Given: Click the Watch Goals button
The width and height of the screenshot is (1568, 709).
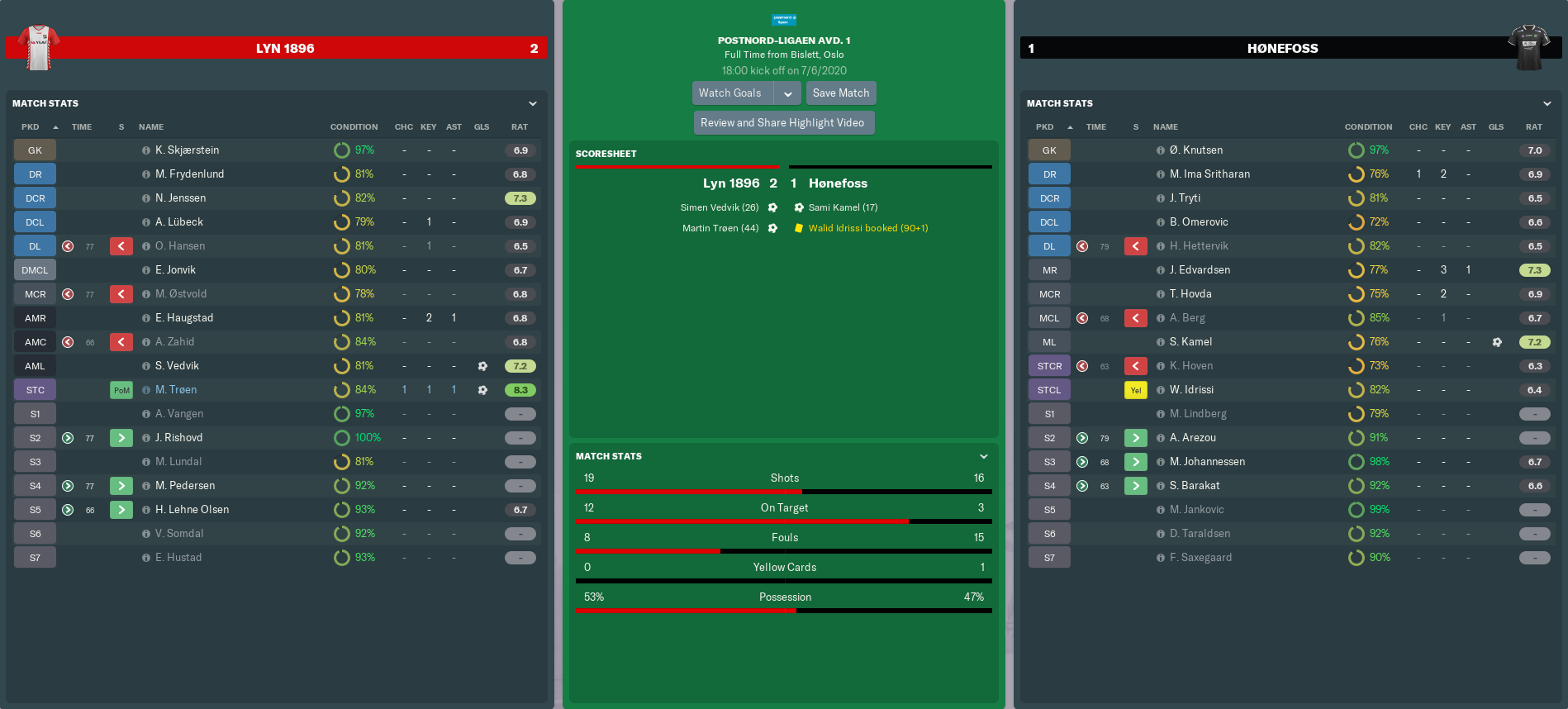Looking at the screenshot, I should (730, 93).
